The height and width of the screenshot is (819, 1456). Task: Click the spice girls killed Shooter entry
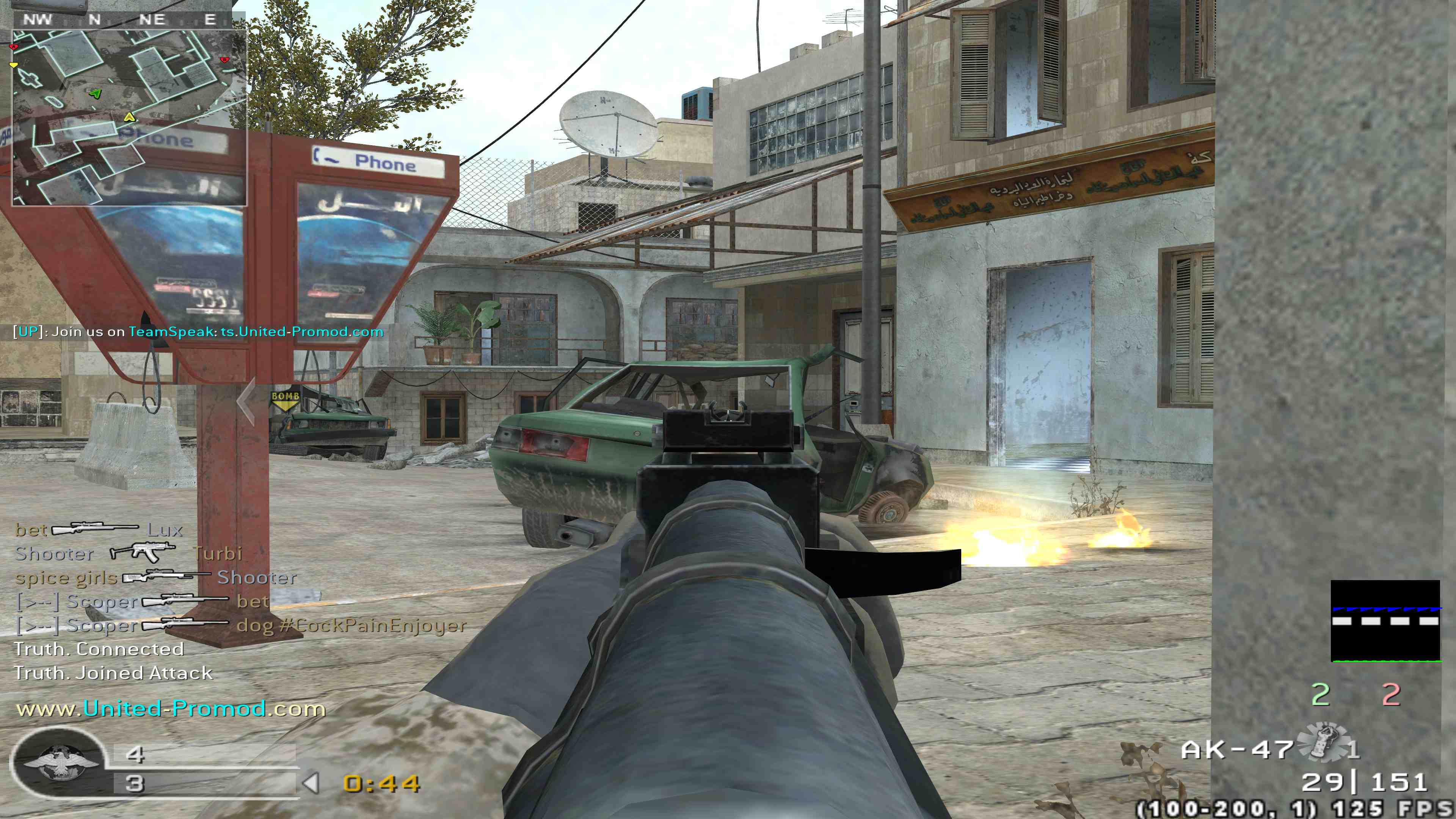155,577
